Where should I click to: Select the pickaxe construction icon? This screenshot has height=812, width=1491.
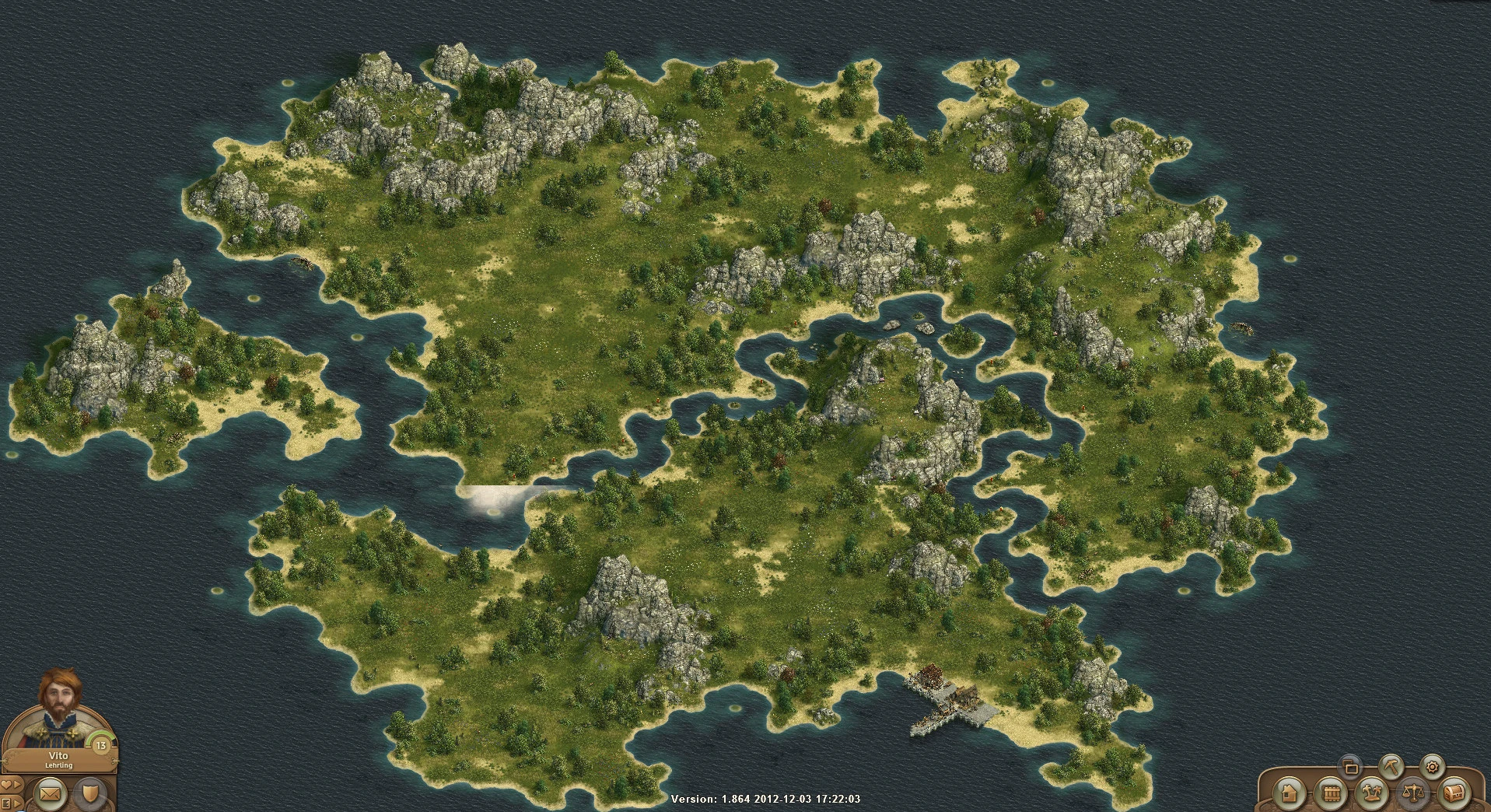point(1391,767)
